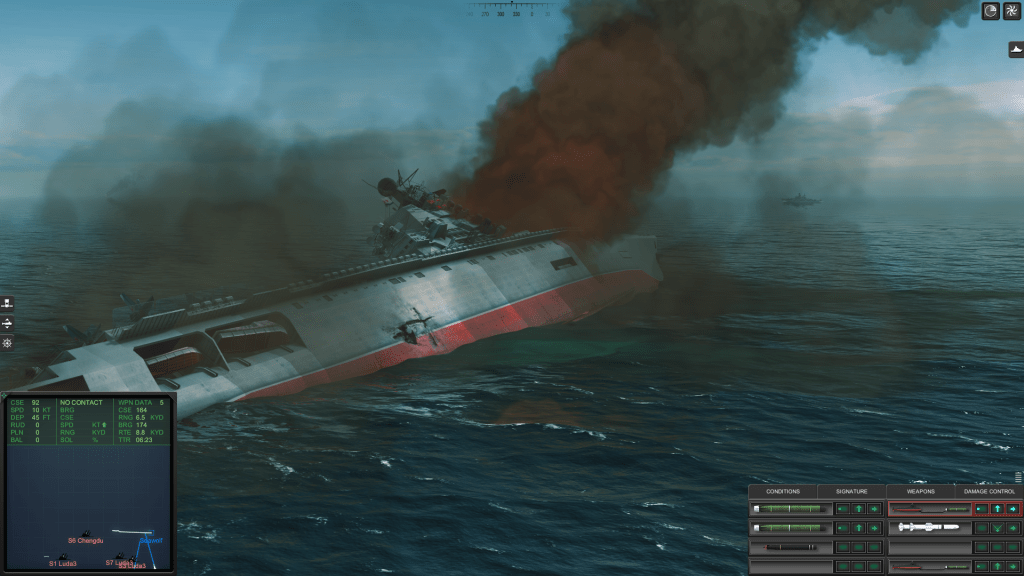The height and width of the screenshot is (576, 1024).
Task: Open the Signature tab
Action: [851, 491]
